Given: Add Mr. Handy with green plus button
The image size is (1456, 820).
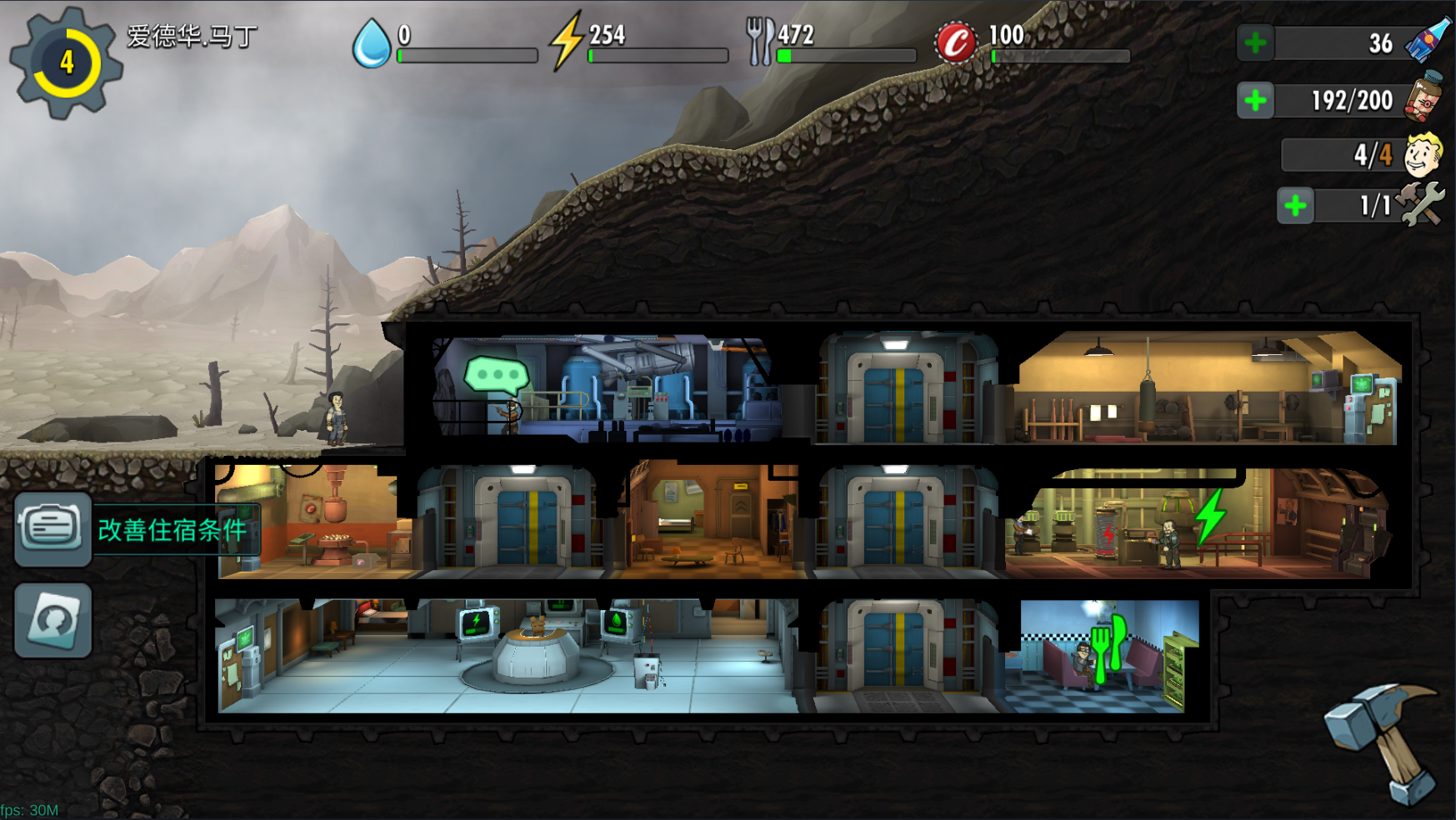Looking at the screenshot, I should 1295,206.
